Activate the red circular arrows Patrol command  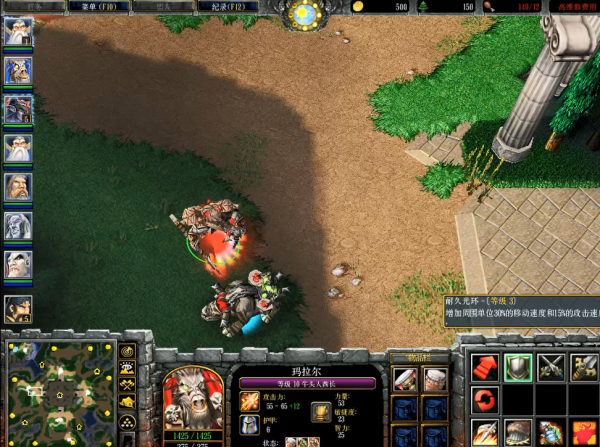click(485, 400)
